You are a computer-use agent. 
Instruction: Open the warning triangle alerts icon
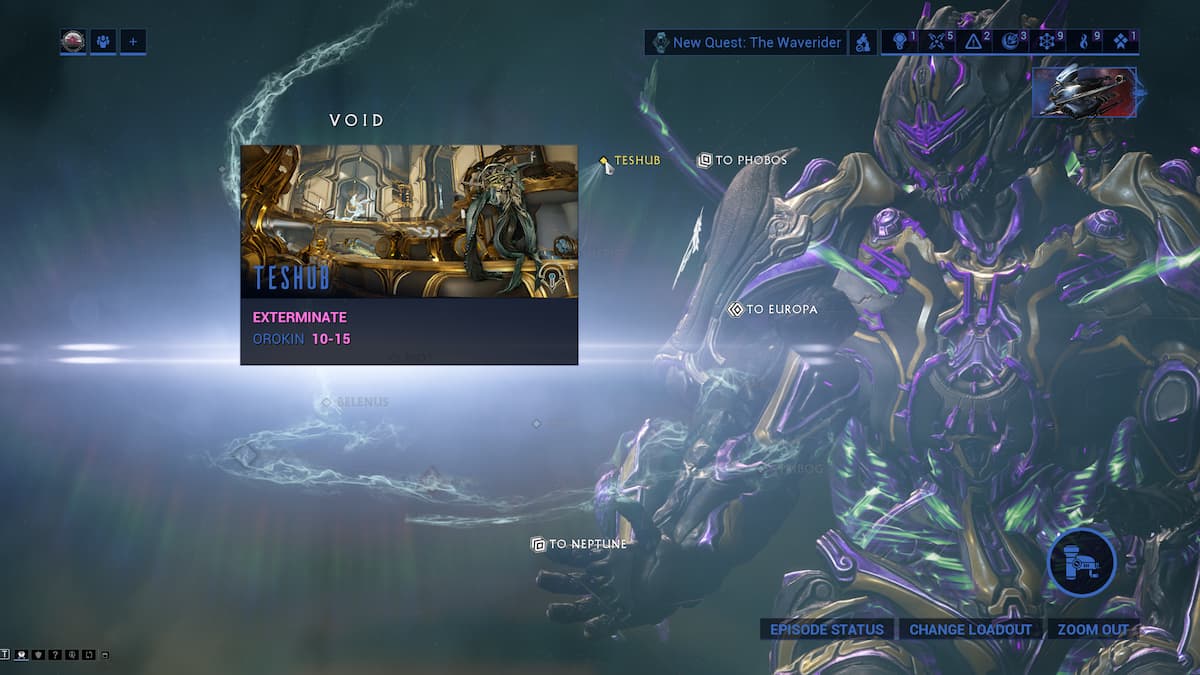click(973, 42)
